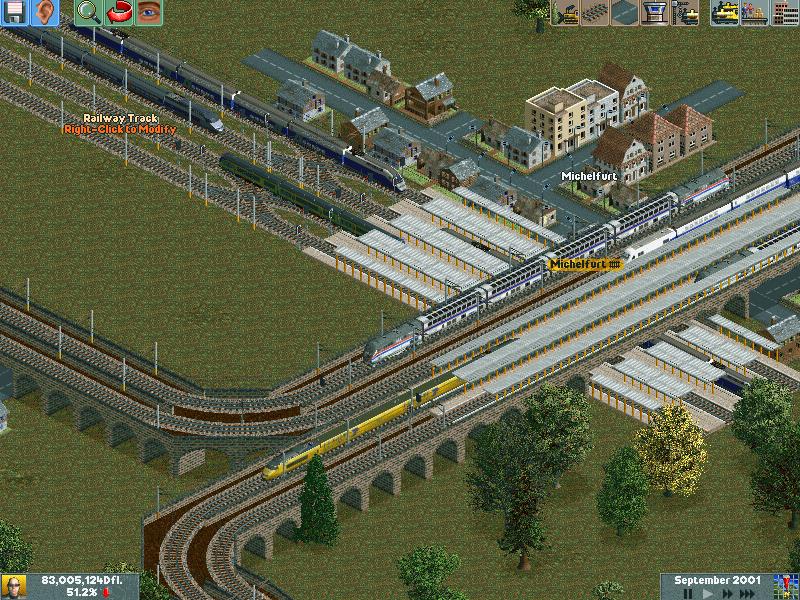Open the towns and industries list
Screen dimensions: 800x600
tap(785, 13)
